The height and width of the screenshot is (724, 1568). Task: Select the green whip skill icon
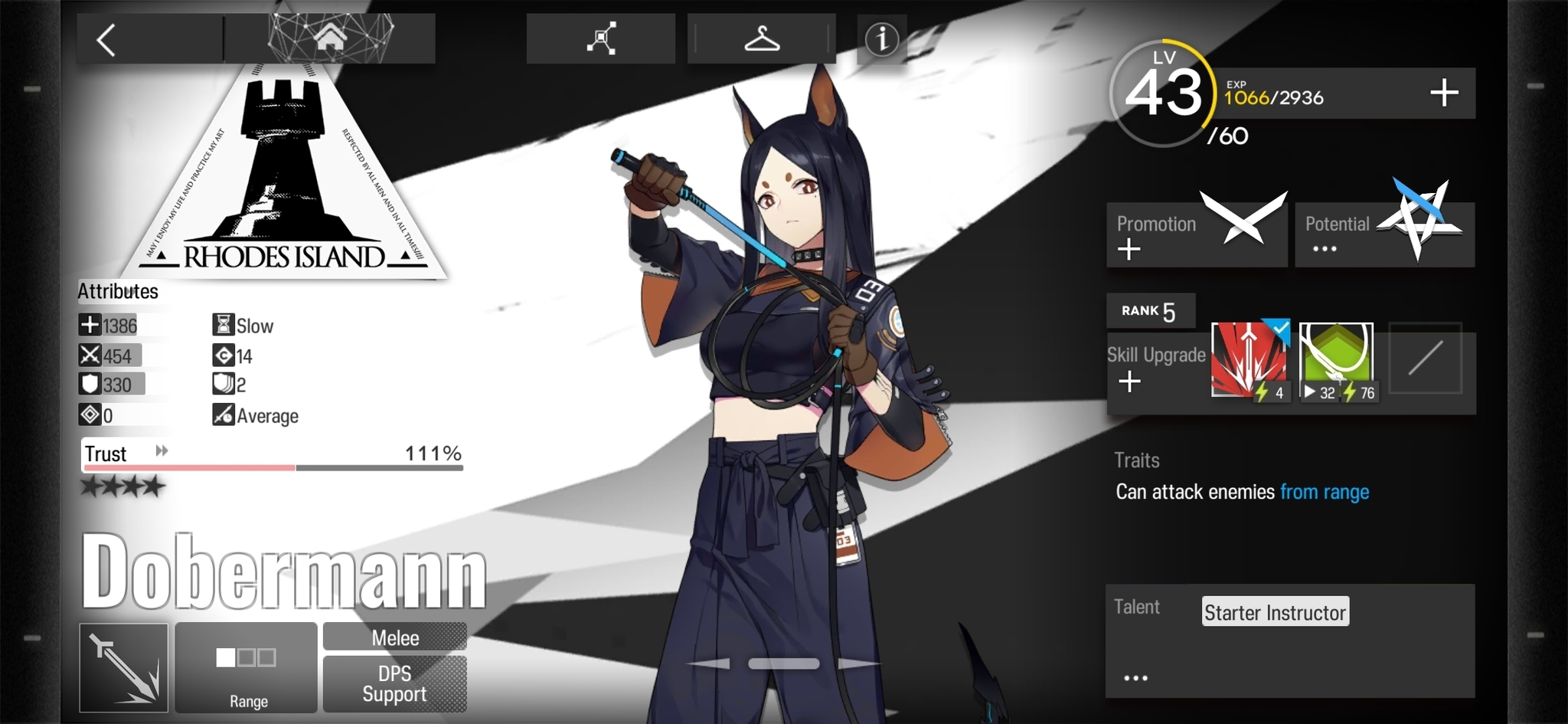[1337, 360]
